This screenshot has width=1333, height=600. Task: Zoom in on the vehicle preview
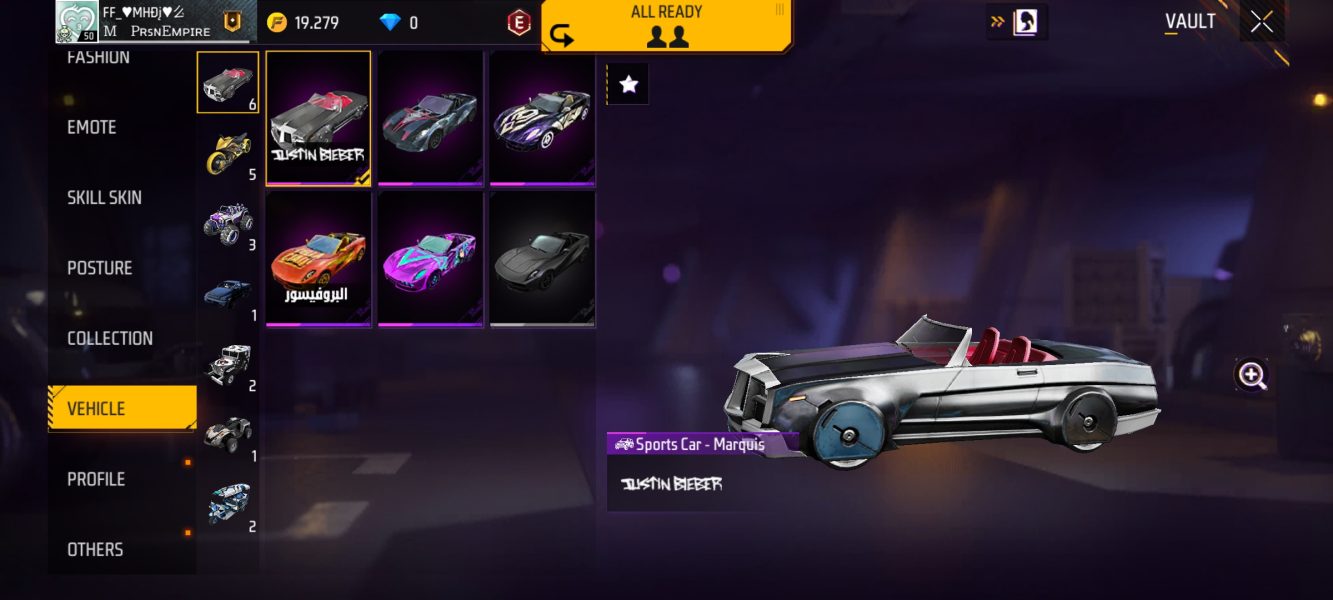1252,375
